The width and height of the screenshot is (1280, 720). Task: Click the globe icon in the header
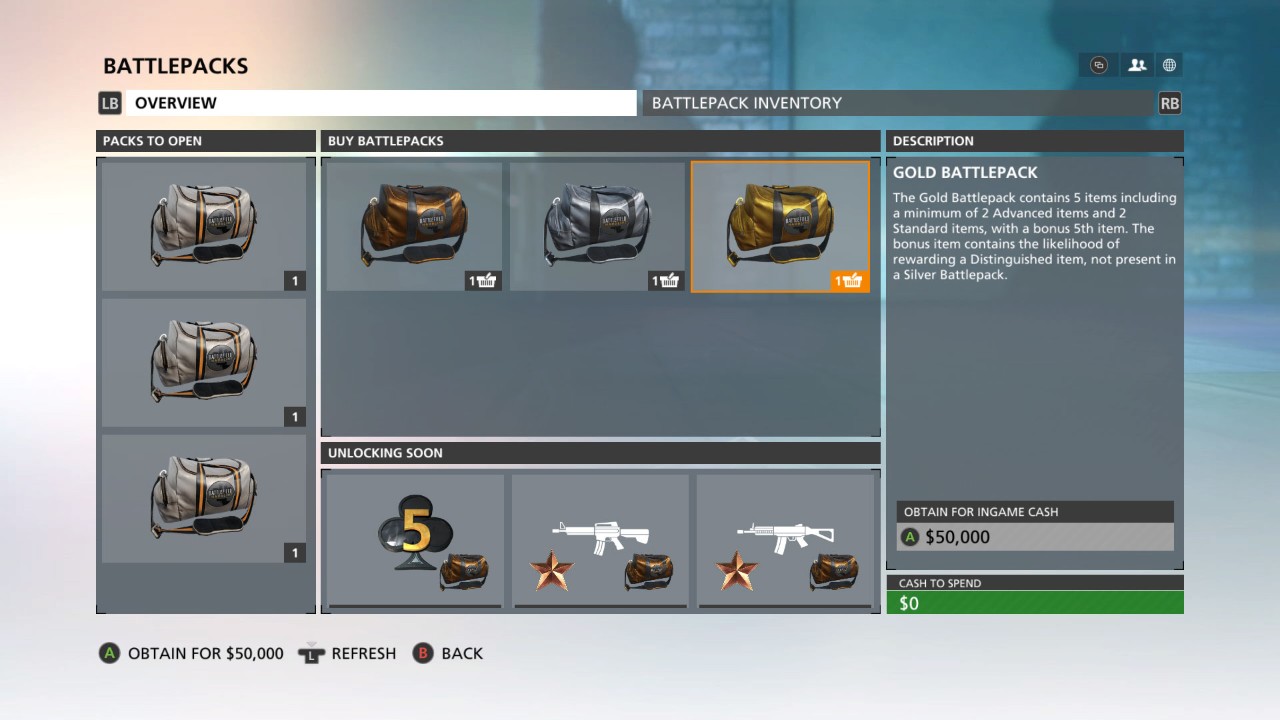tap(1169, 65)
